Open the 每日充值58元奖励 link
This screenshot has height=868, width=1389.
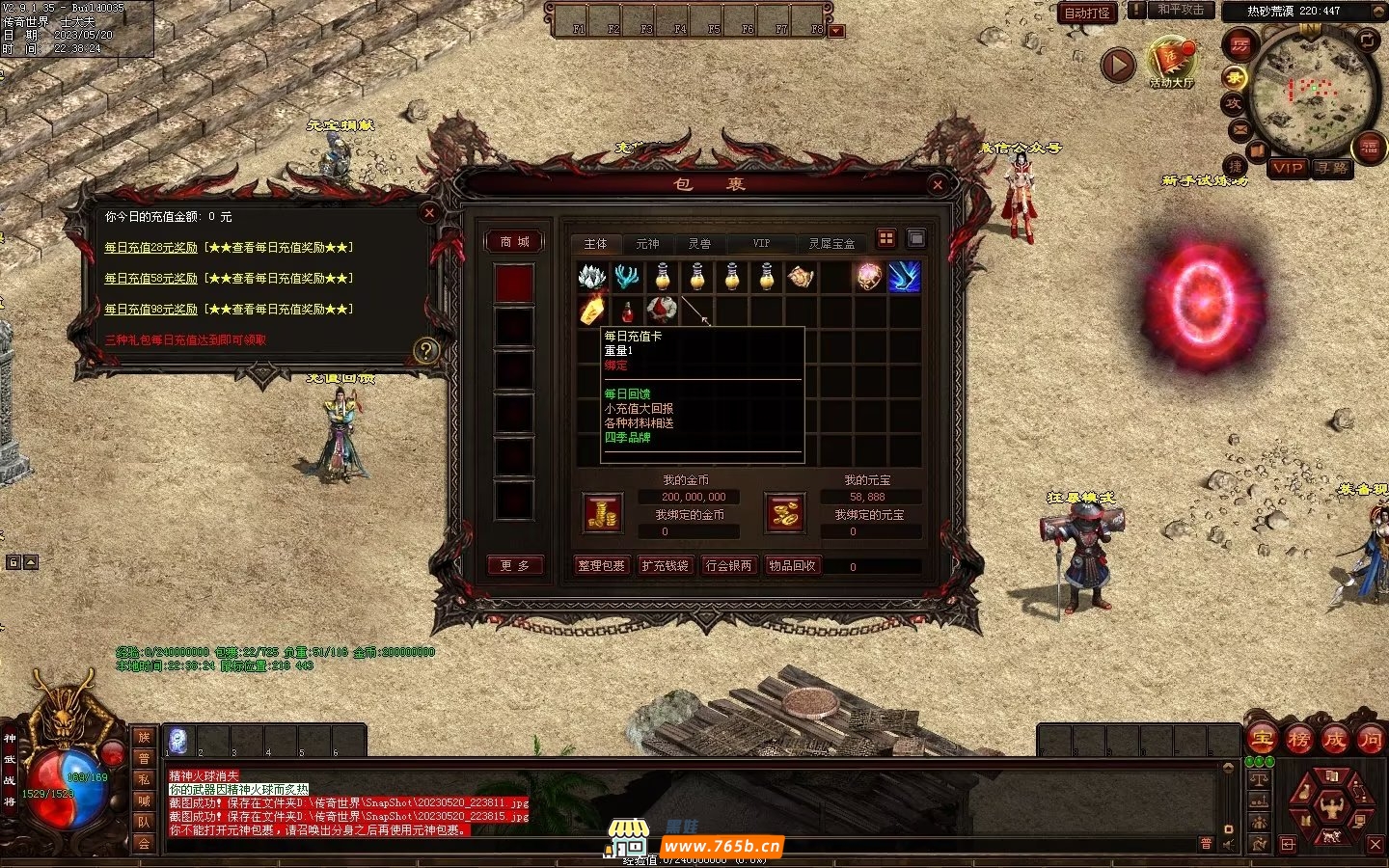(x=150, y=279)
